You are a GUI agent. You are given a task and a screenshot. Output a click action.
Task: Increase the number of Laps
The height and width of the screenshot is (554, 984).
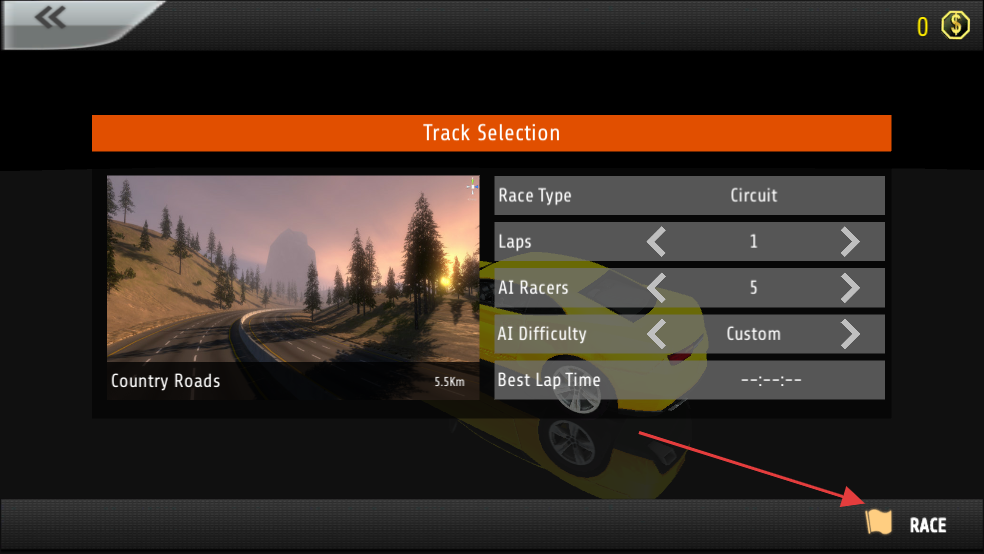(849, 242)
